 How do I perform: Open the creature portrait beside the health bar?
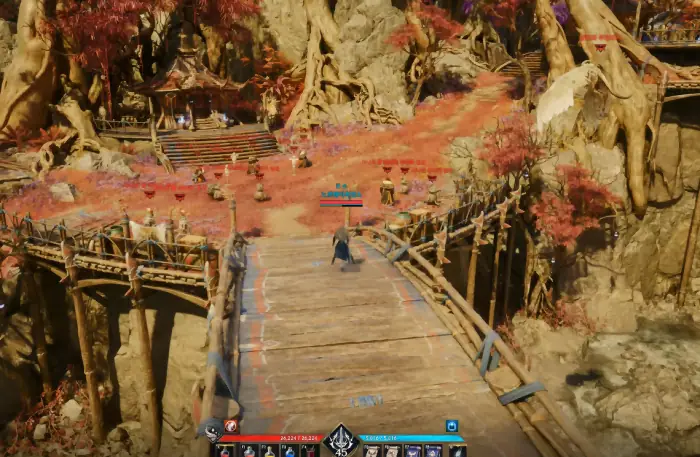213,432
